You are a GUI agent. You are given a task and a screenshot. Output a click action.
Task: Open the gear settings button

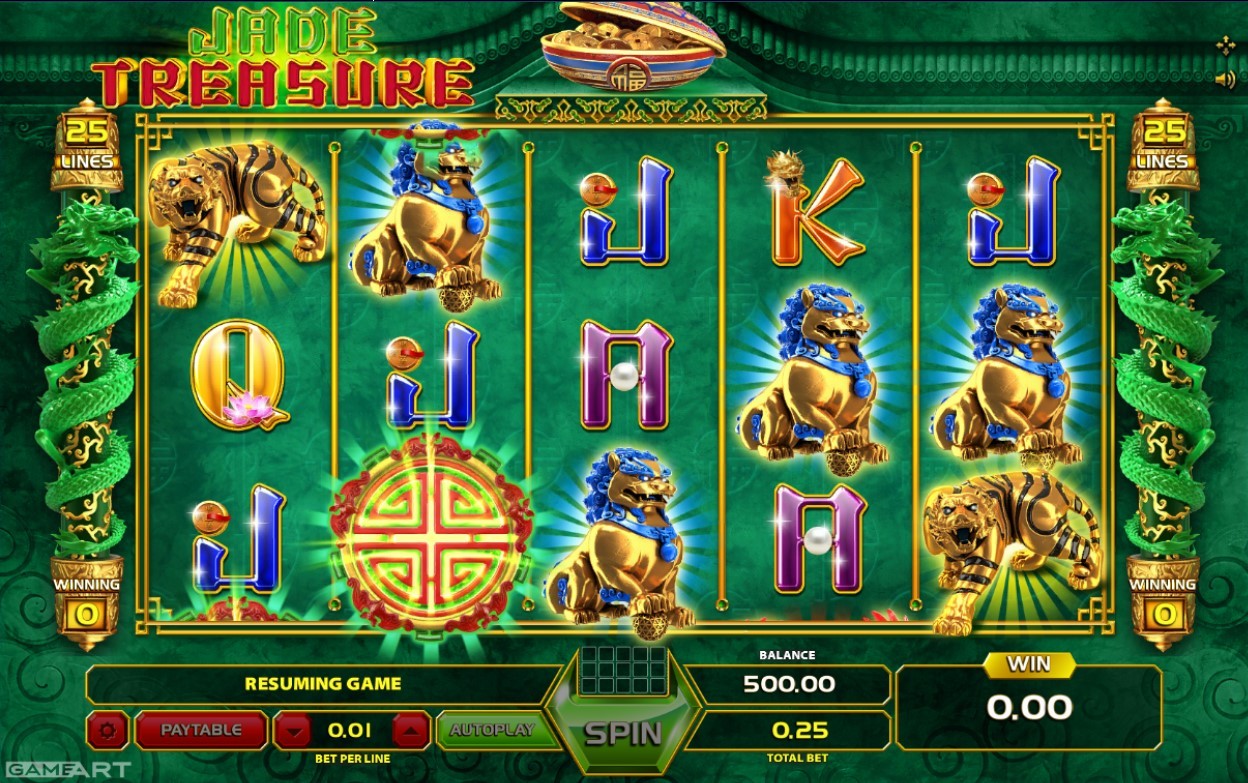pos(107,731)
